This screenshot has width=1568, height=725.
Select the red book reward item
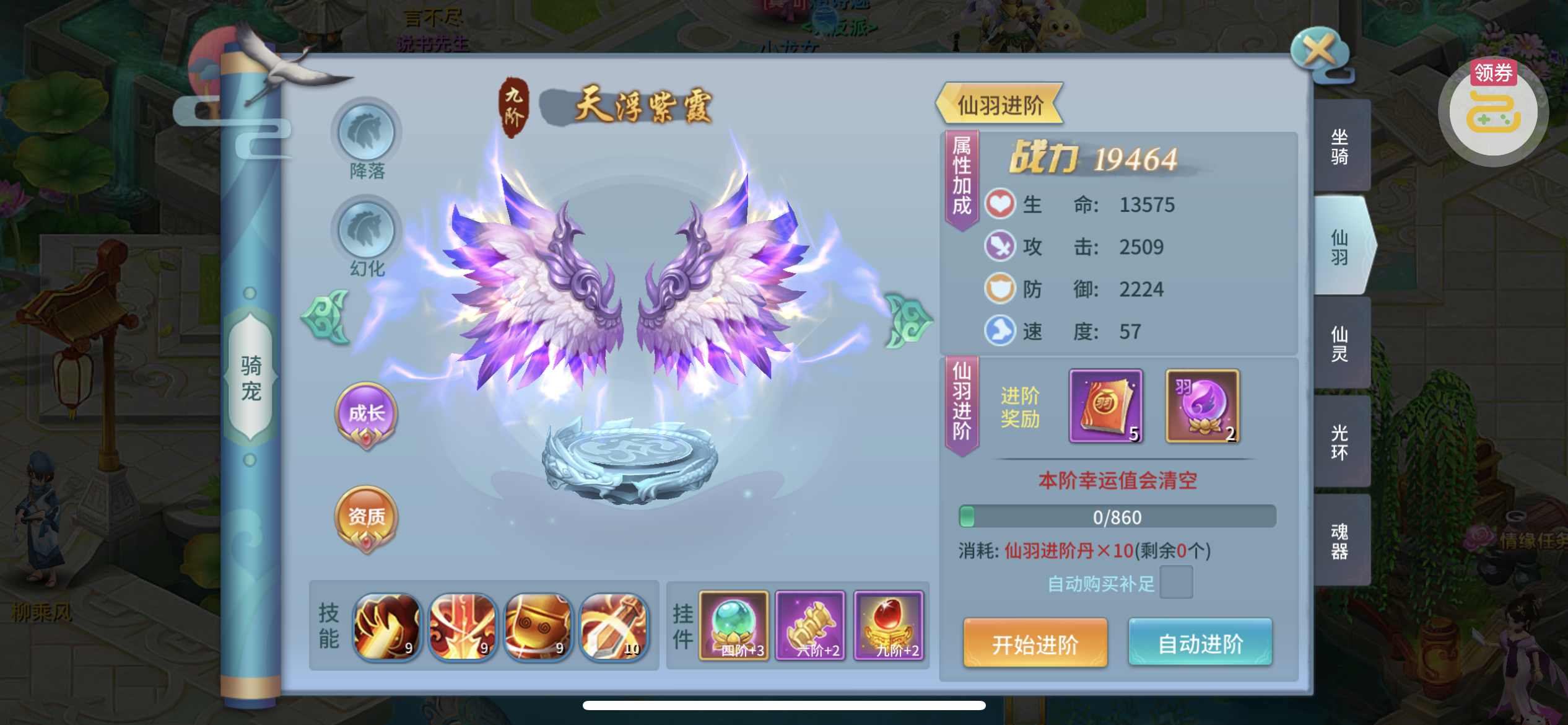click(x=1106, y=406)
